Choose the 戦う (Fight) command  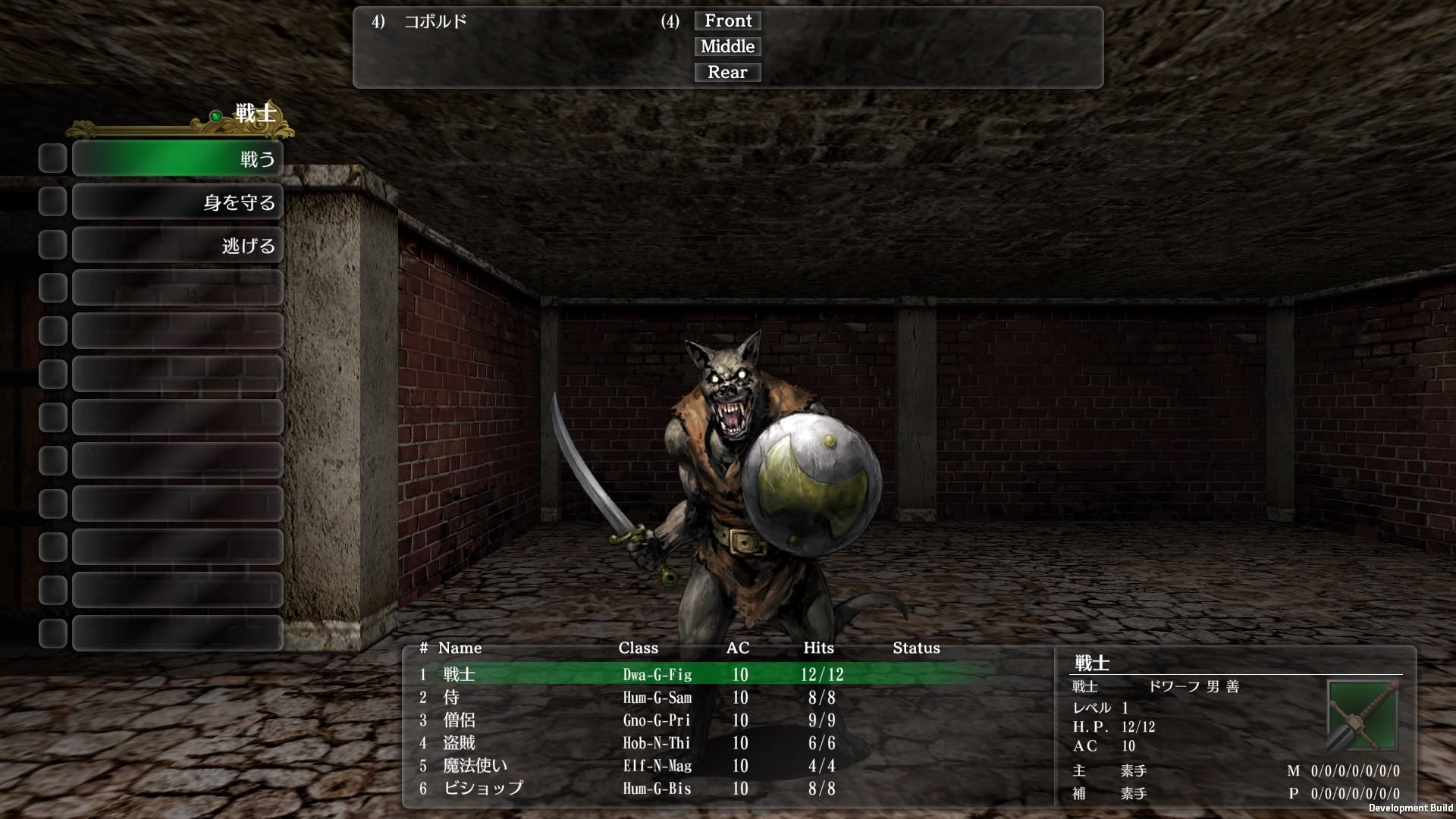point(177,158)
